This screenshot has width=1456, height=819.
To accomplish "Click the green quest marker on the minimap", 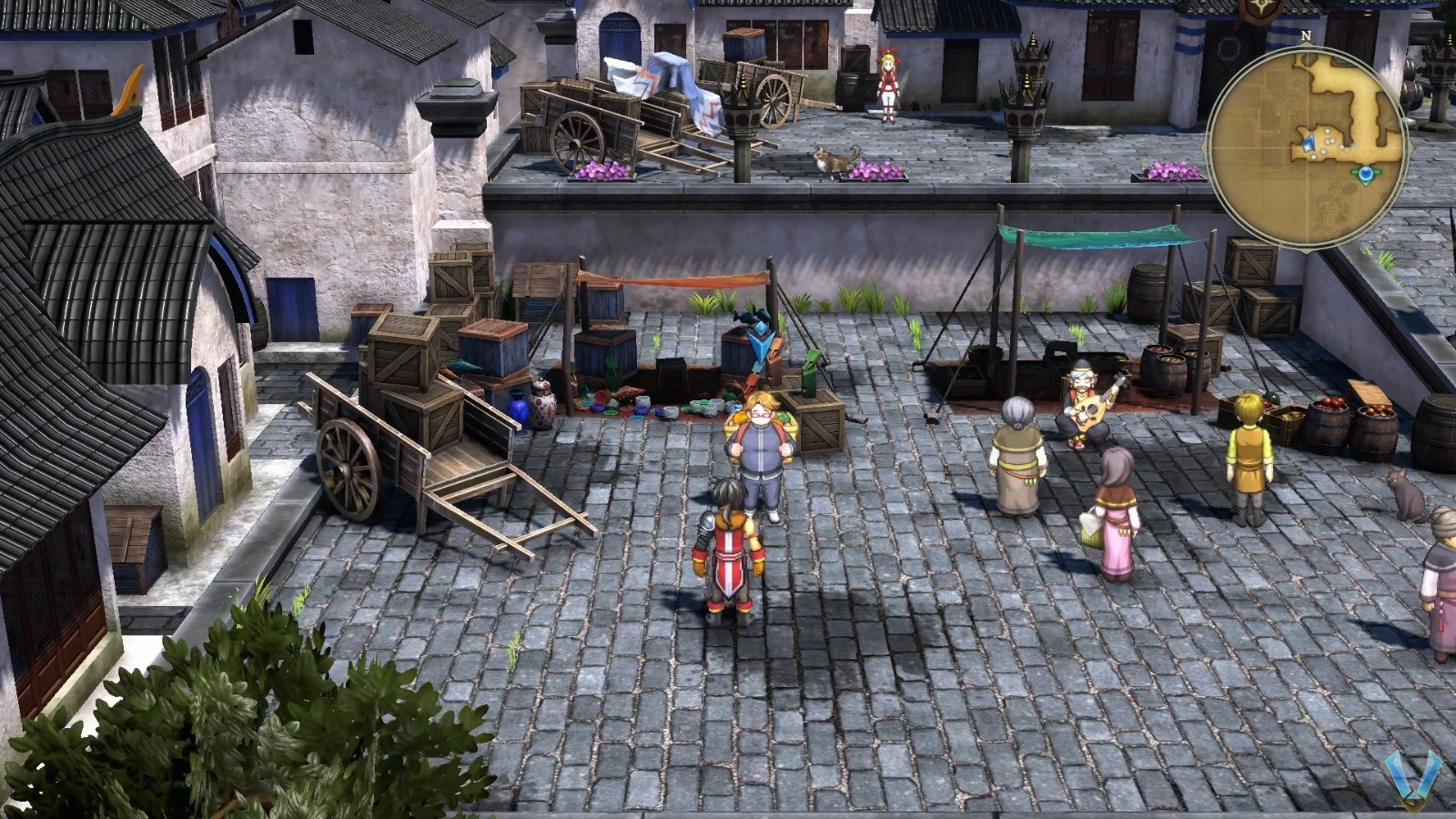I will point(1366,174).
